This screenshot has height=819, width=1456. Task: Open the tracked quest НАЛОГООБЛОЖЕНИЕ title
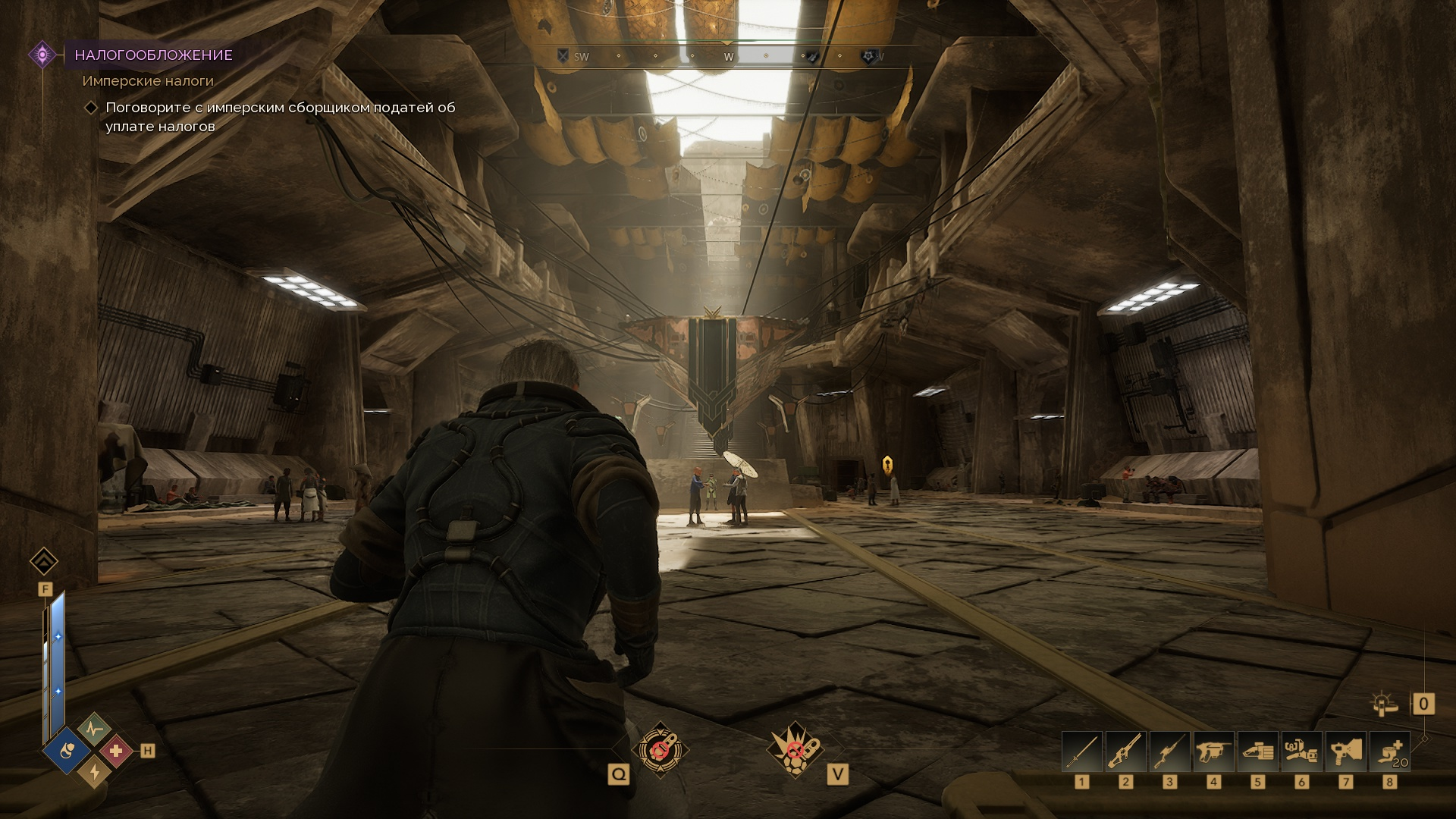click(x=153, y=55)
